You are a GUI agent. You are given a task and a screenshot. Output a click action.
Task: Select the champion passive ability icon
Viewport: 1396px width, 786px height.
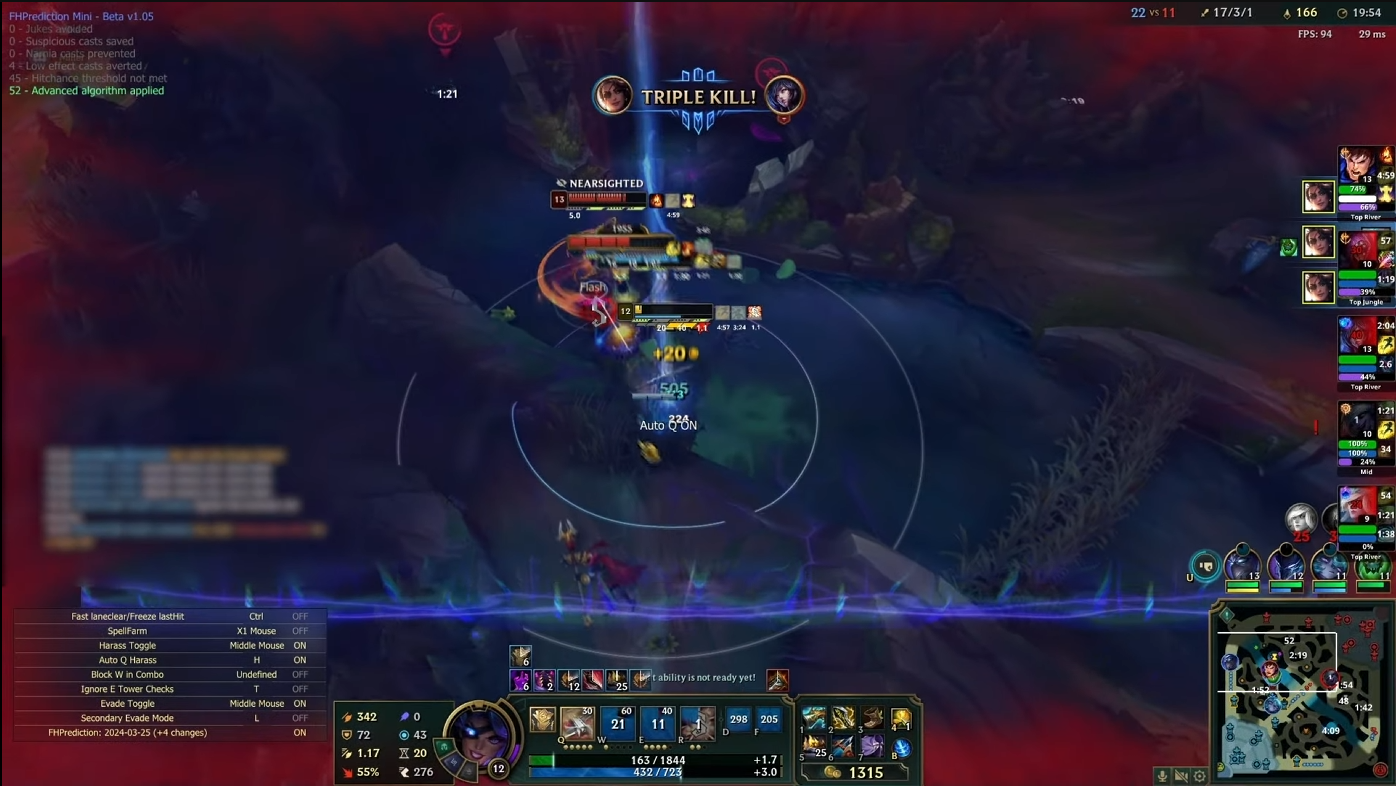543,720
